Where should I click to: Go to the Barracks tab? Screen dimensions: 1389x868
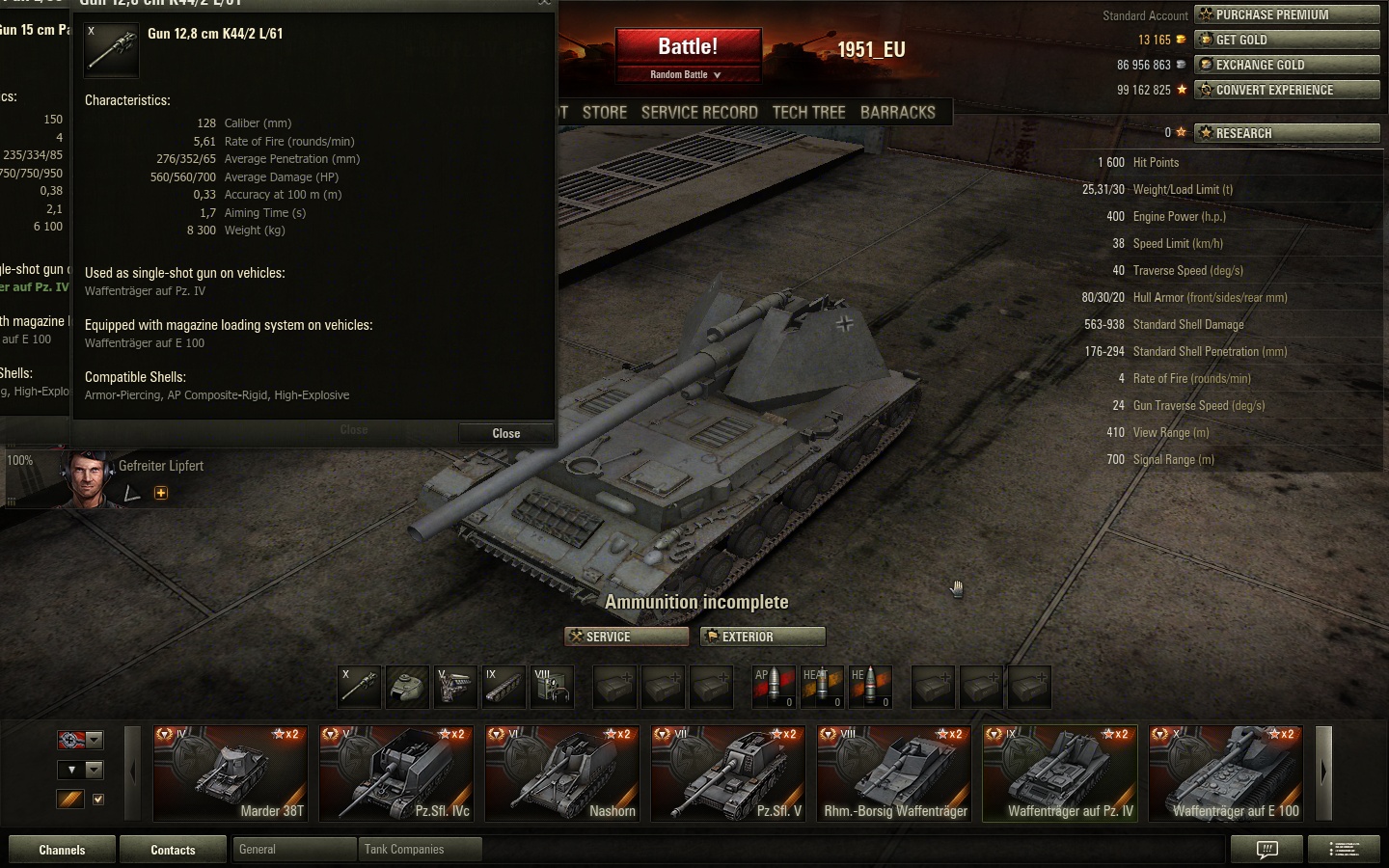coord(897,112)
